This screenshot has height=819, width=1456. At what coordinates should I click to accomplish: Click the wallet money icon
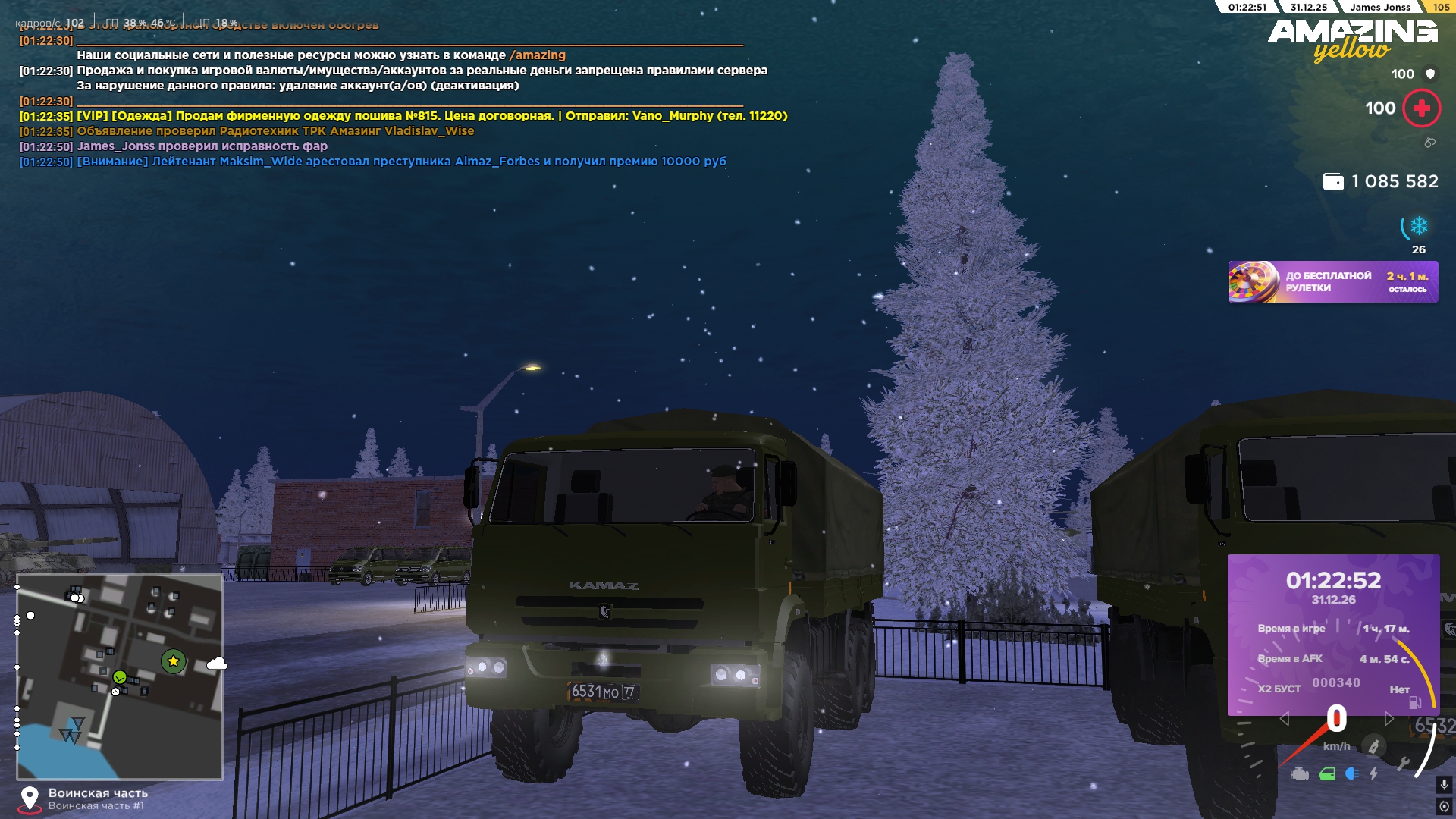coord(1332,182)
